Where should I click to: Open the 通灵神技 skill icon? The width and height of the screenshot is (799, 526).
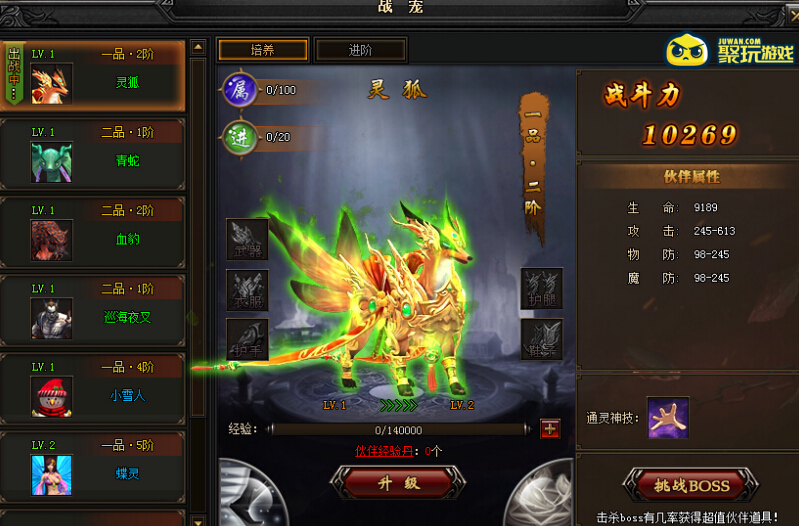(x=667, y=416)
